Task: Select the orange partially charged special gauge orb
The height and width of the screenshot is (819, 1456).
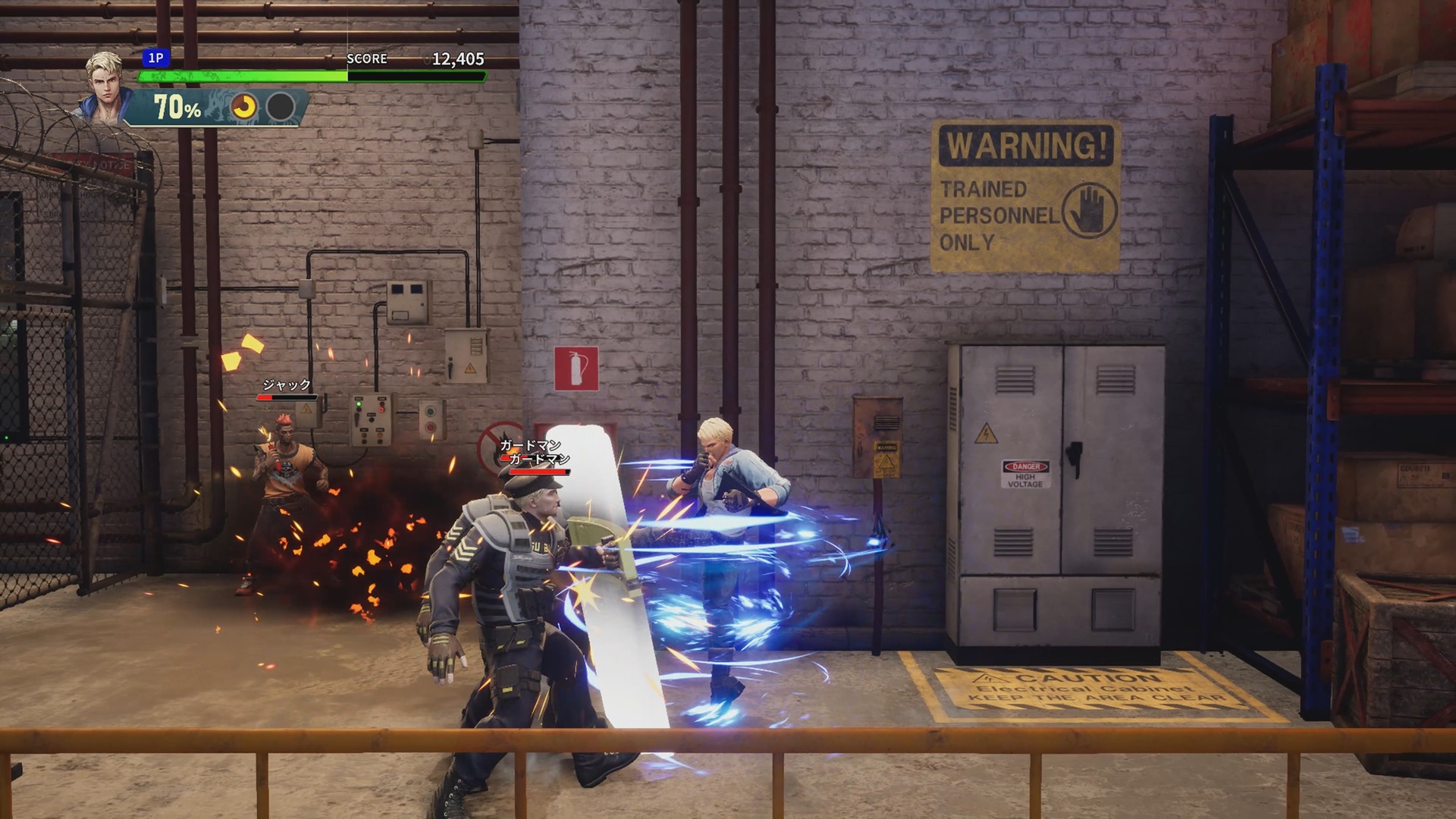Action: pyautogui.click(x=244, y=108)
